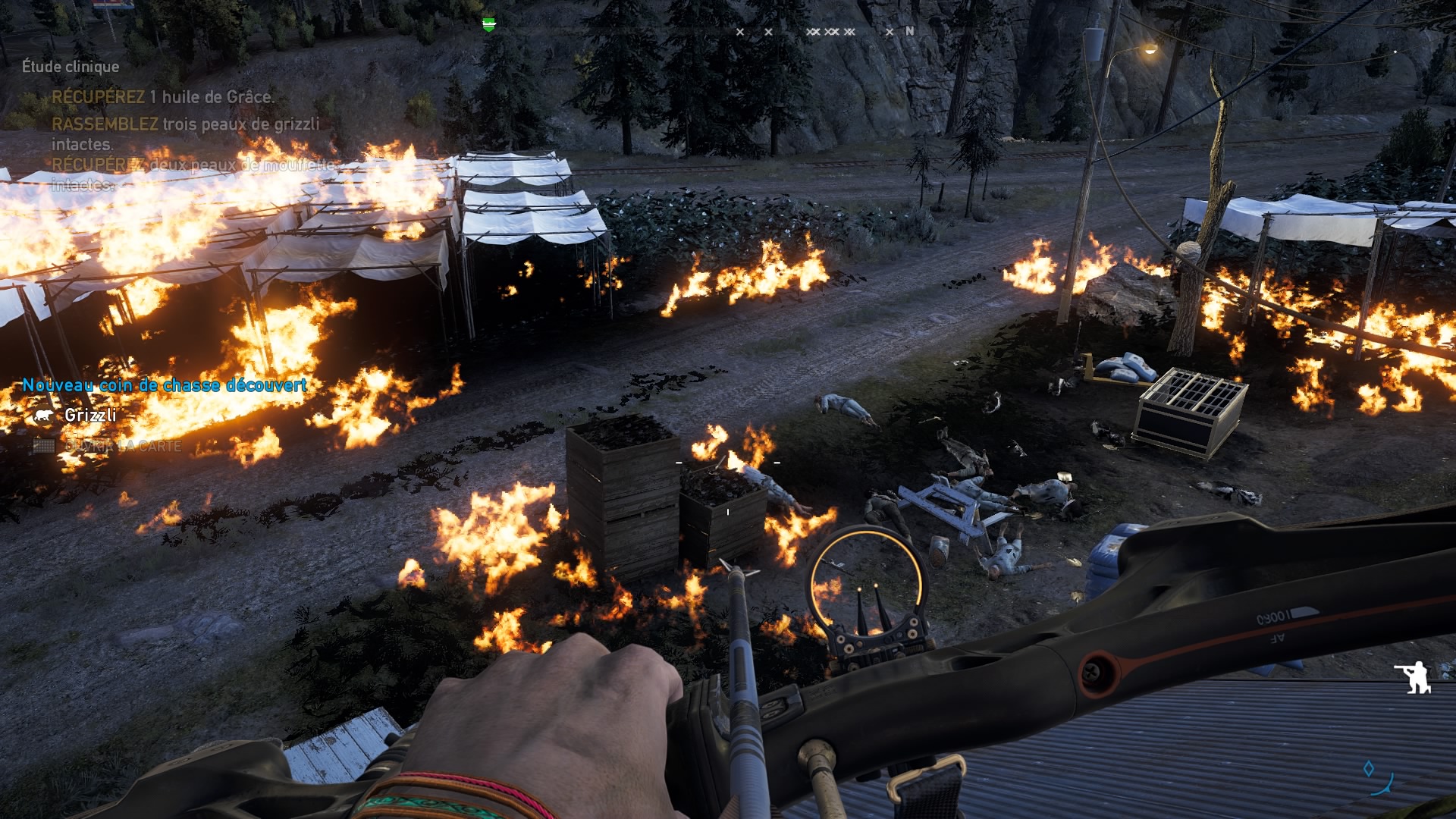Click the green objective marker on the compass
This screenshot has width=1456, height=819.
pos(489,24)
